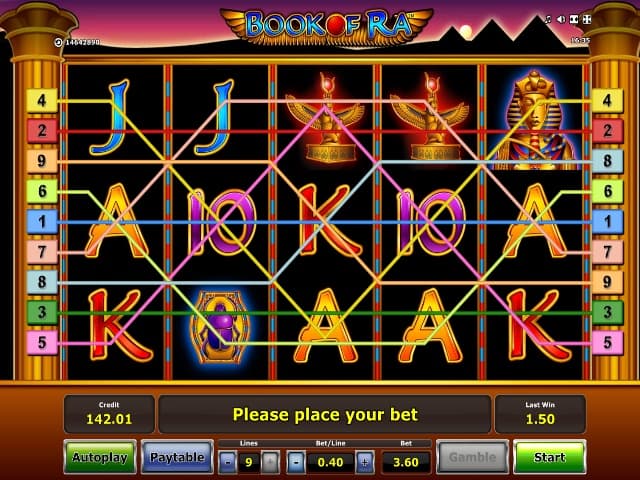Start the spin with the Start button
Viewport: 640px width, 480px height.
pos(549,457)
